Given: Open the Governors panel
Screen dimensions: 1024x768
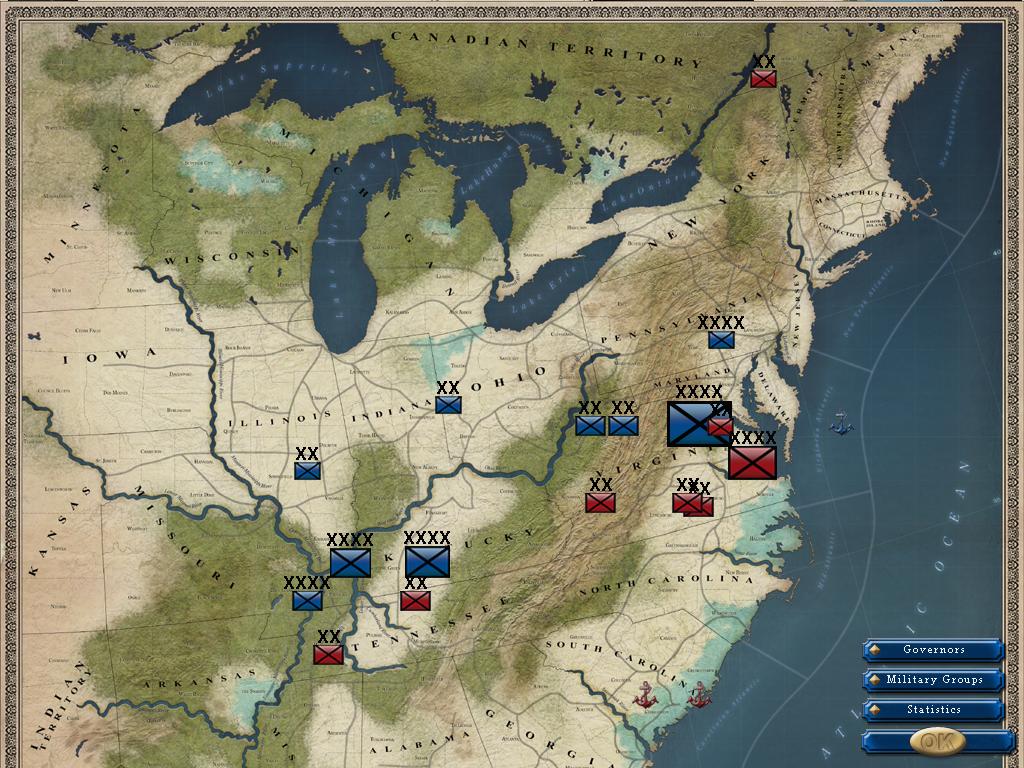Looking at the screenshot, I should coord(934,650).
